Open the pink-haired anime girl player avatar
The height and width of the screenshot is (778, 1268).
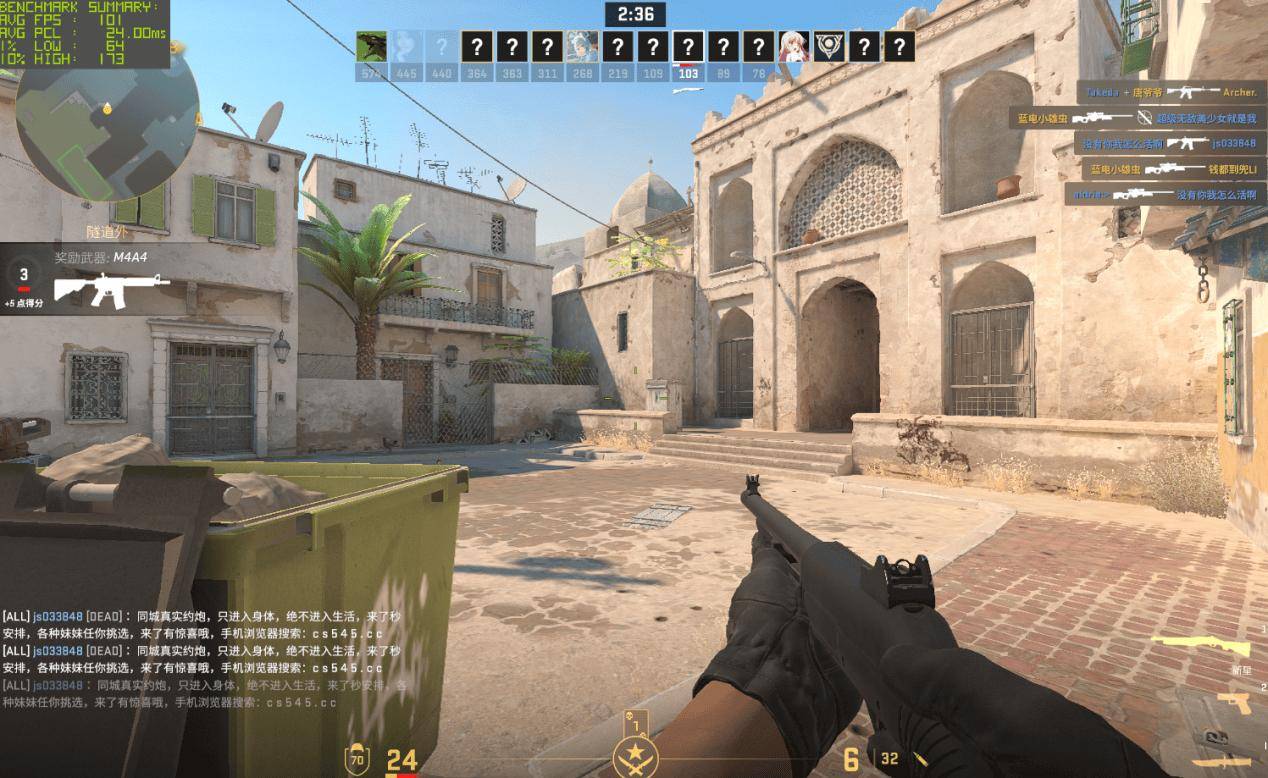tap(793, 47)
